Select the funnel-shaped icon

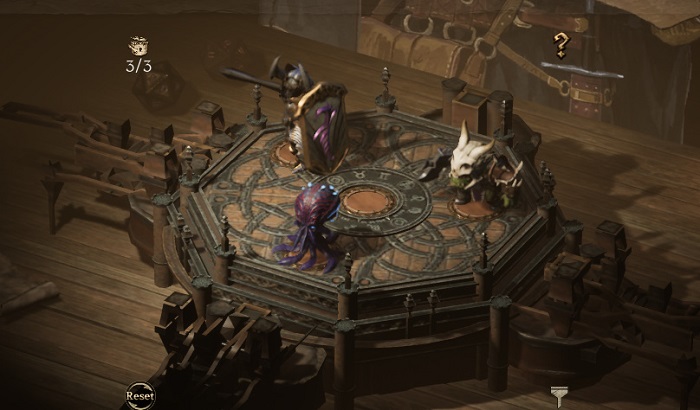(x=558, y=396)
